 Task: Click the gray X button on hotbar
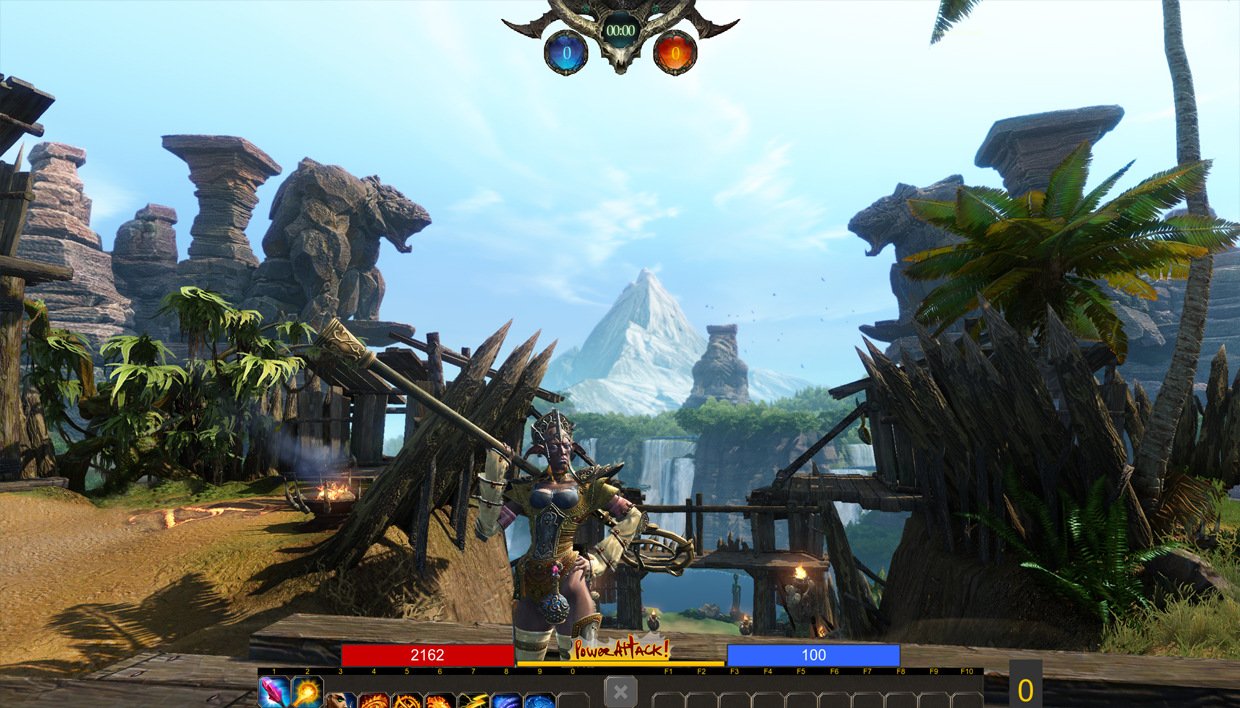620,692
